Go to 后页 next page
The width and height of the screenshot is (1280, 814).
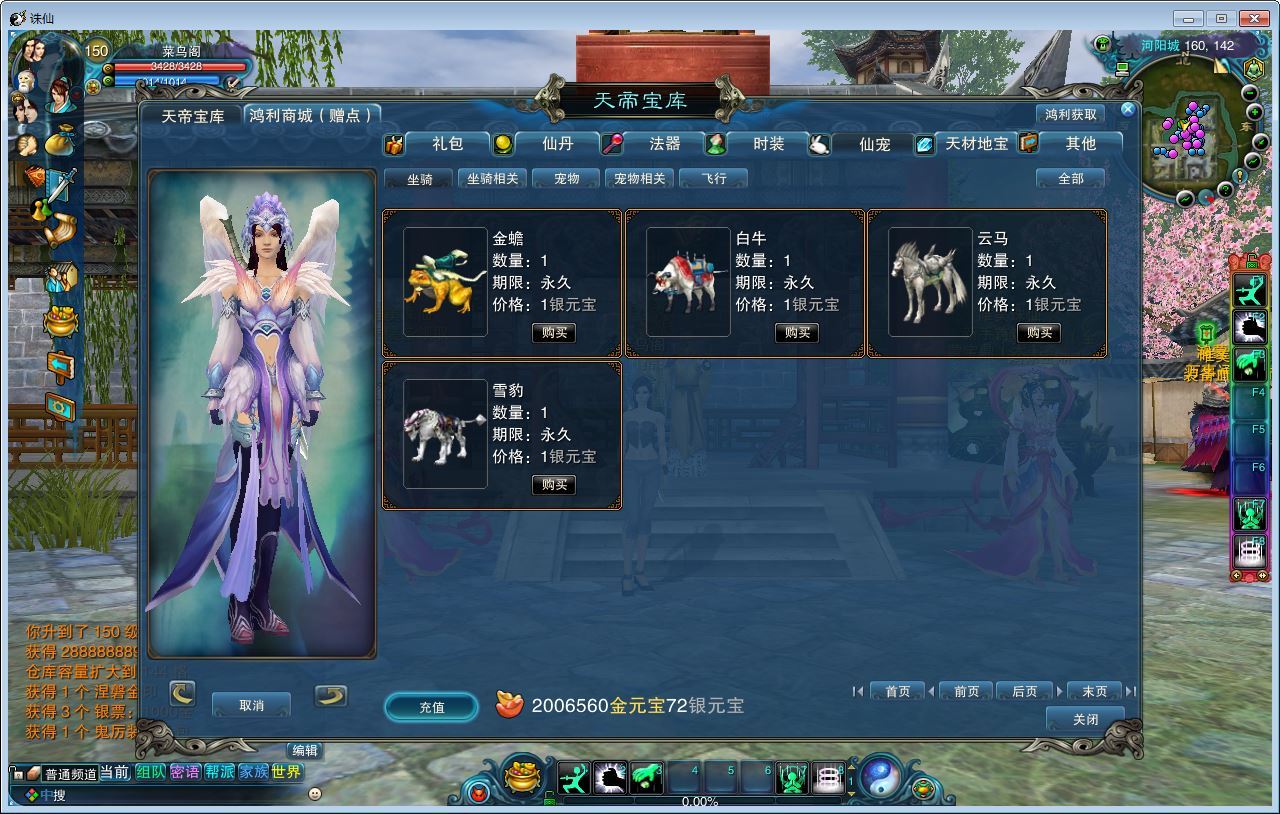pyautogui.click(x=1024, y=691)
